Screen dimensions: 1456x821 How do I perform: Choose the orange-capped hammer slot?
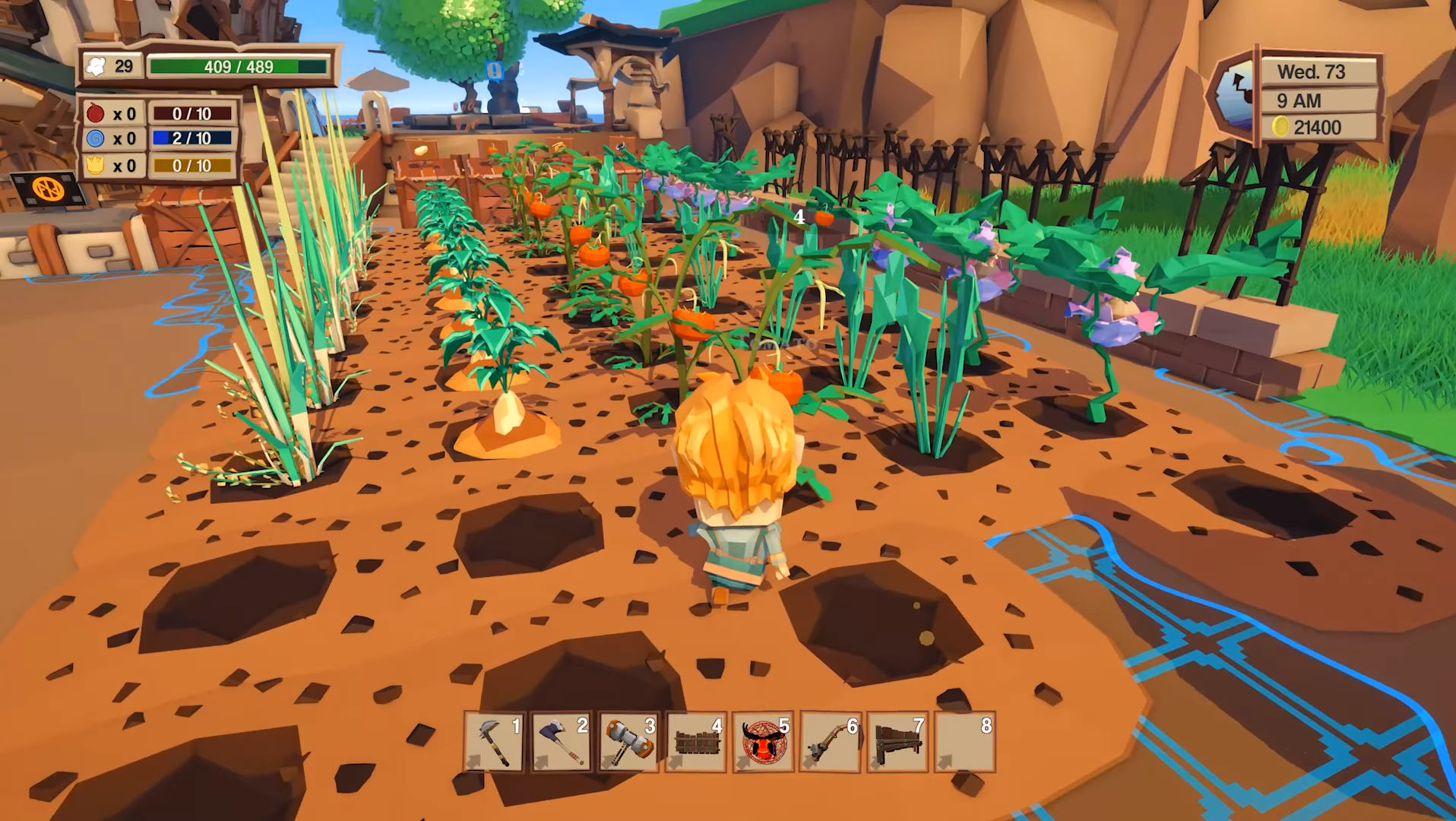point(628,742)
